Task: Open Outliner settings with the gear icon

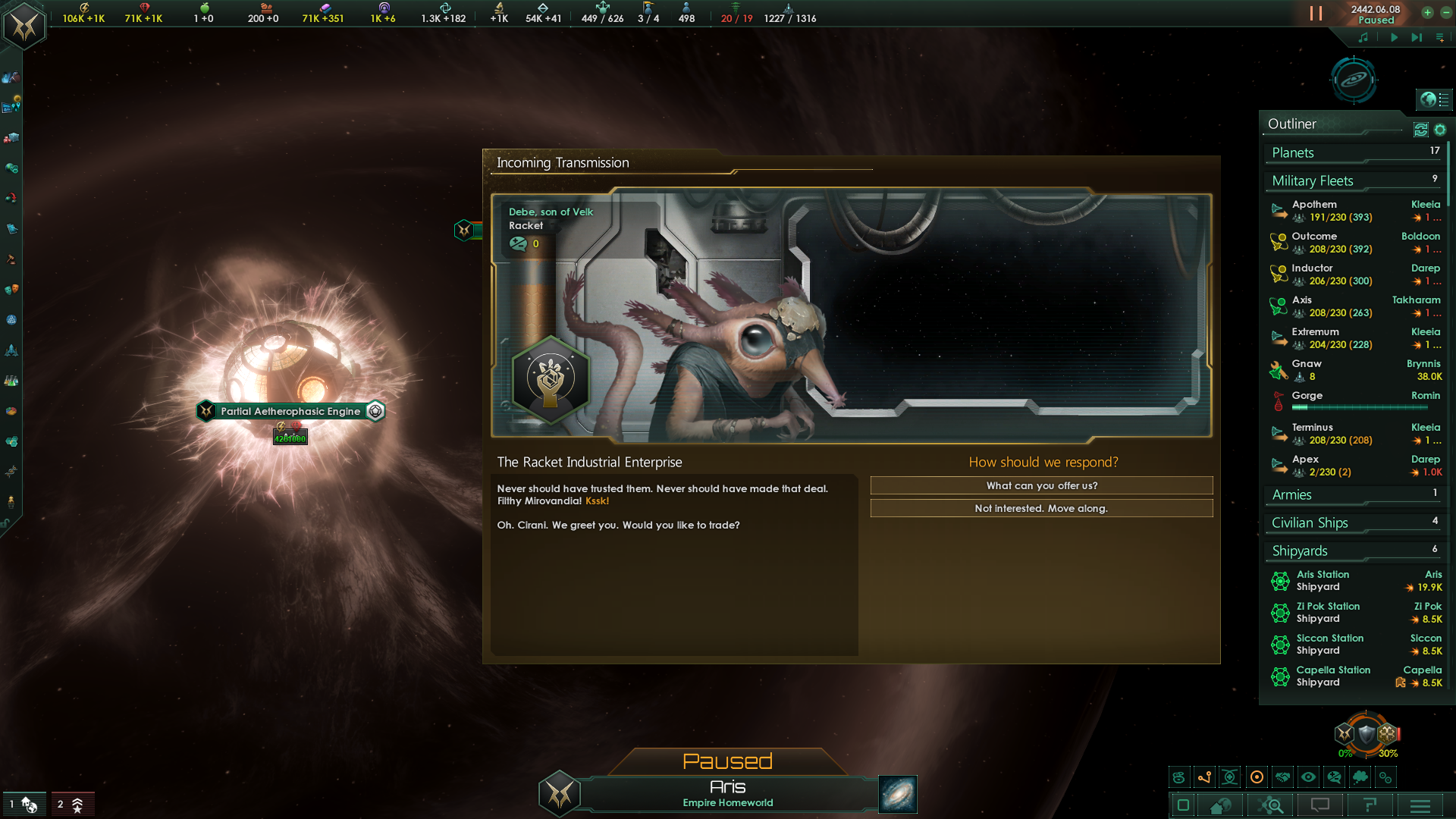Action: (1441, 130)
